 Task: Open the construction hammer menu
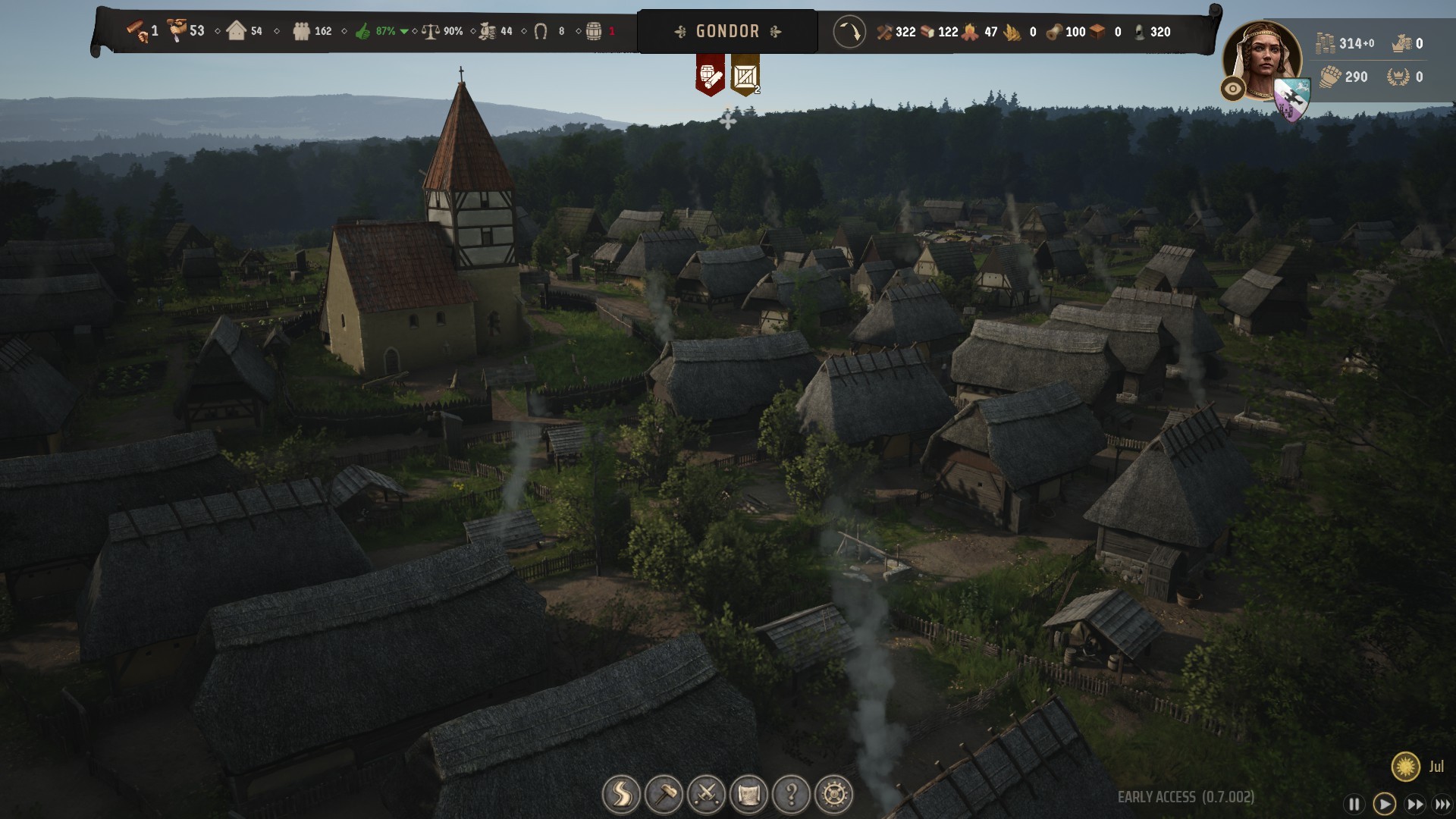(x=664, y=795)
